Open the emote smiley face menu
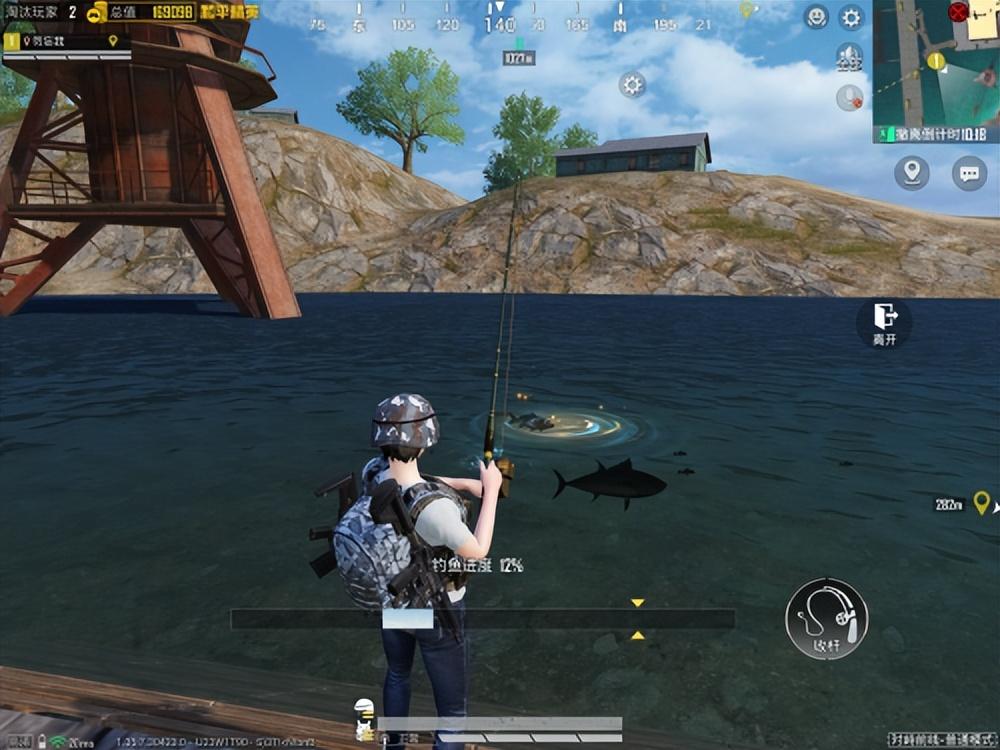 tap(817, 16)
